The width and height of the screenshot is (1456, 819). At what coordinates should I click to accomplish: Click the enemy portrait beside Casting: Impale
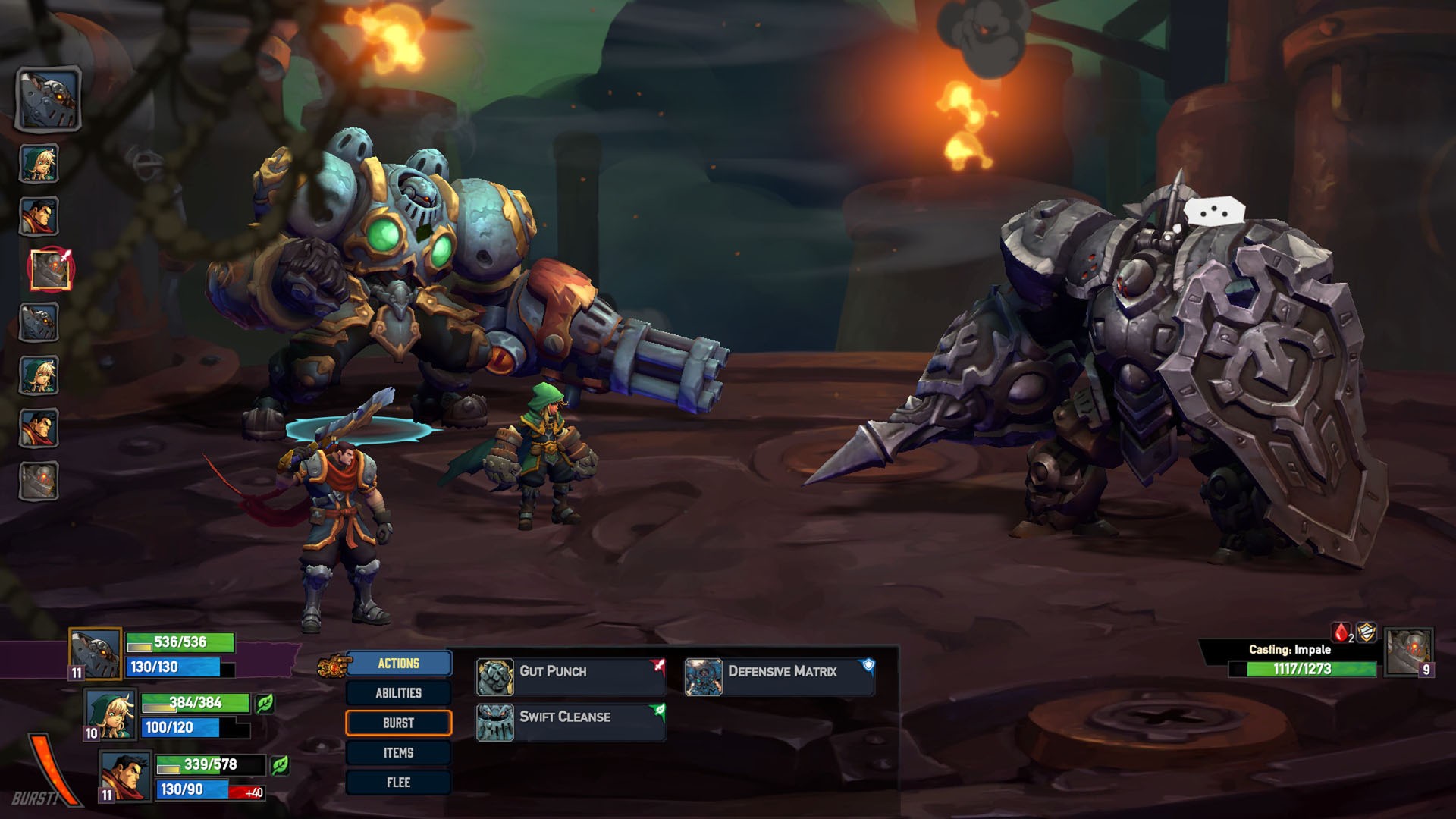(1409, 651)
